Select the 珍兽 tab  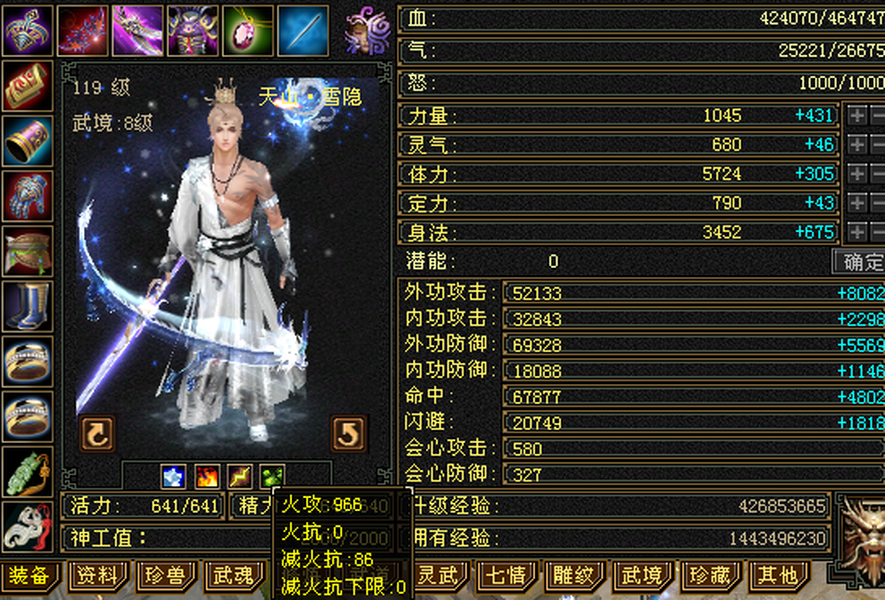click(x=165, y=576)
